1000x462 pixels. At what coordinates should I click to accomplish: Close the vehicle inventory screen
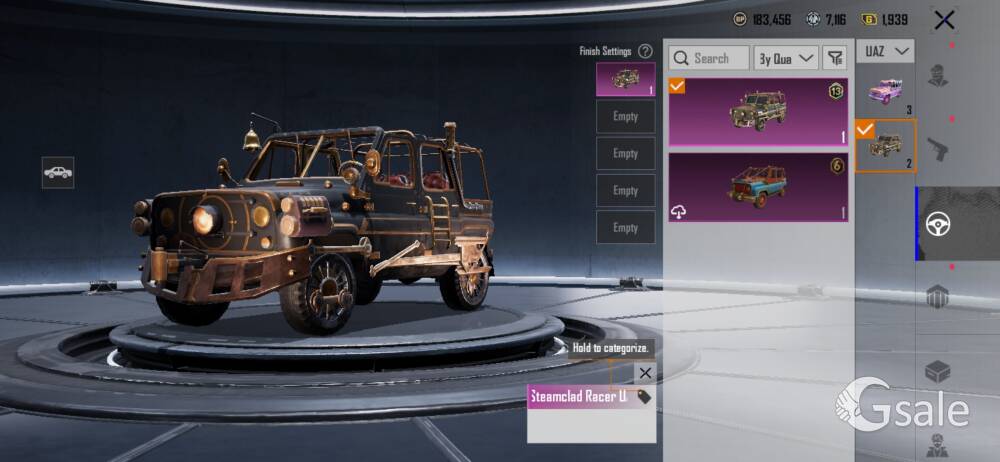[943, 19]
